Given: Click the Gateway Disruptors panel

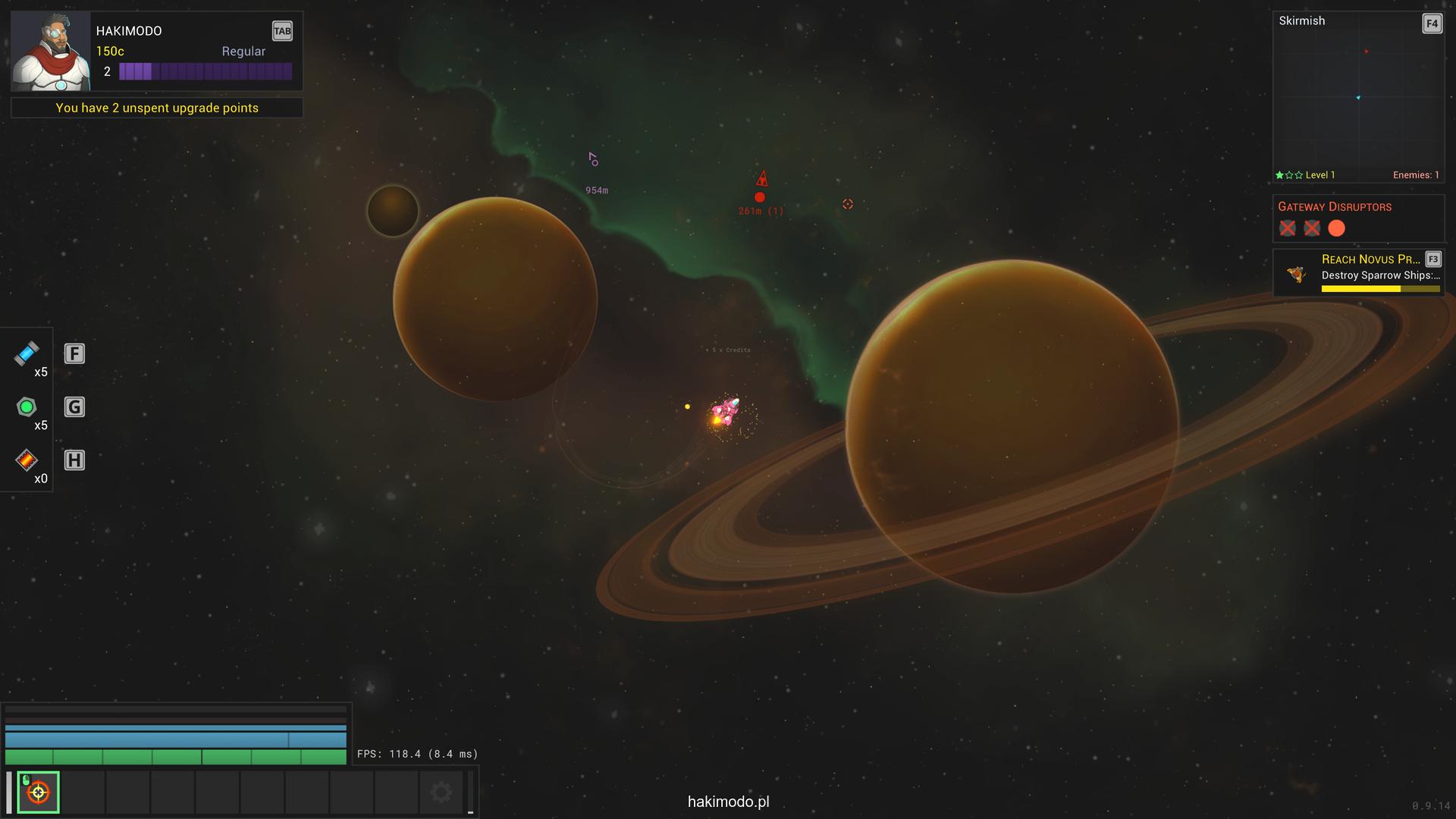Looking at the screenshot, I should (x=1357, y=218).
